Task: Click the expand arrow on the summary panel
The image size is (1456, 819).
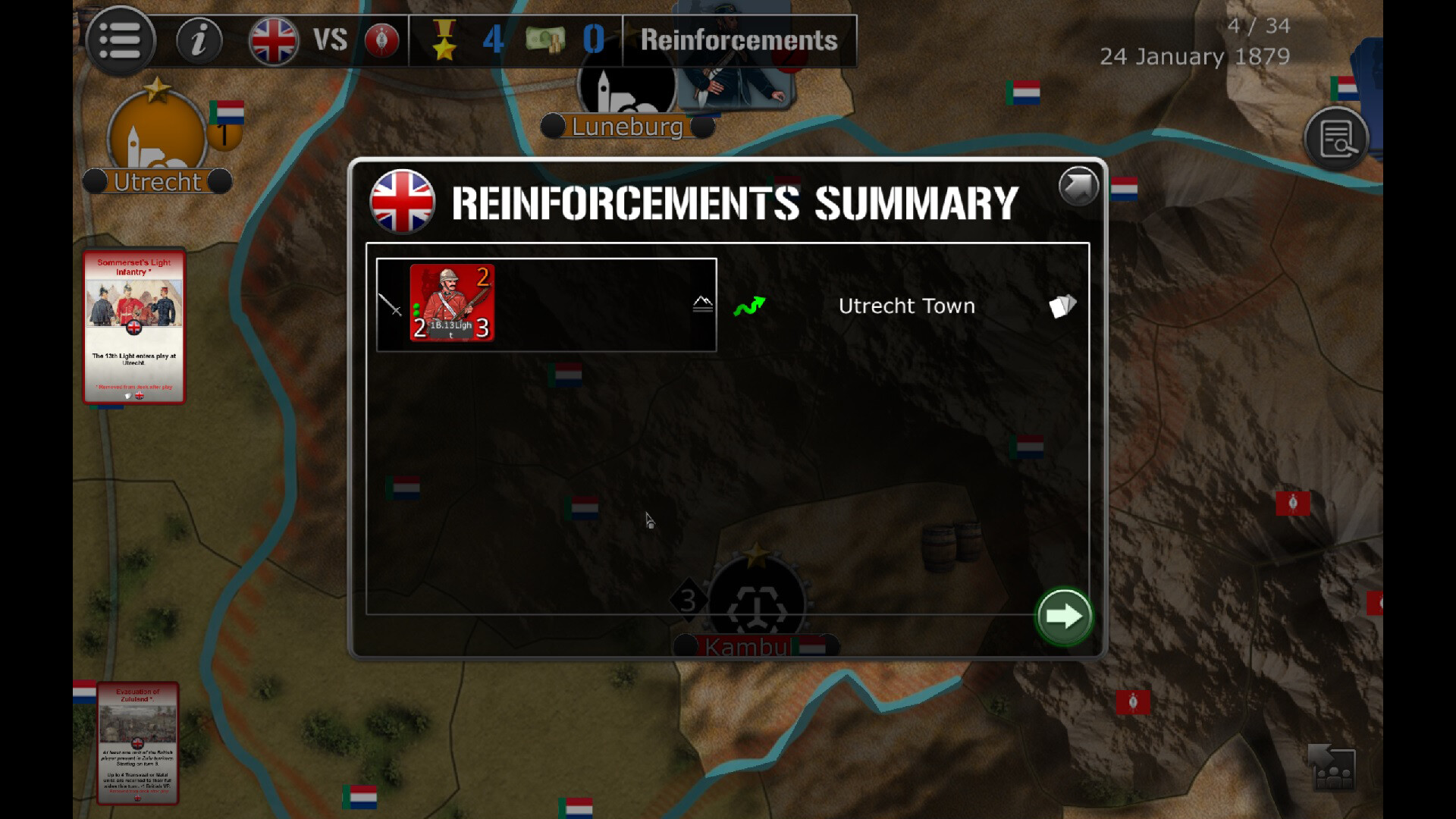Action: (1078, 186)
